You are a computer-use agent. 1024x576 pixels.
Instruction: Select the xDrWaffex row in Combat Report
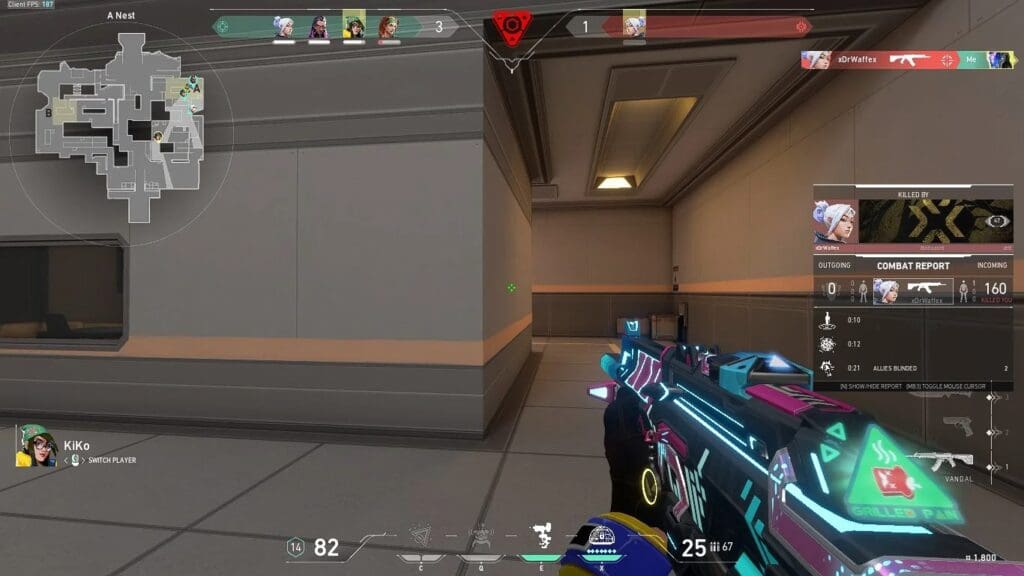pyautogui.click(x=912, y=291)
